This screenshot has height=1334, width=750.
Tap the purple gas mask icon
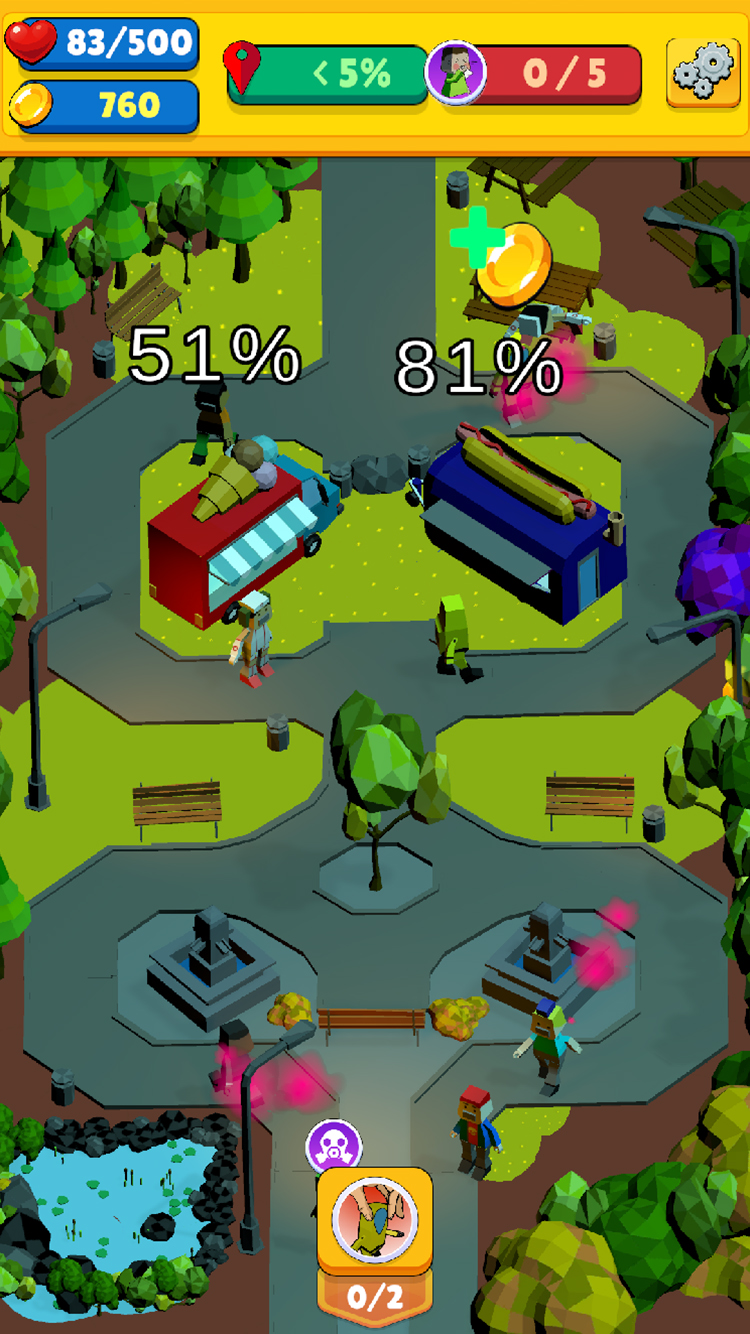(333, 1147)
